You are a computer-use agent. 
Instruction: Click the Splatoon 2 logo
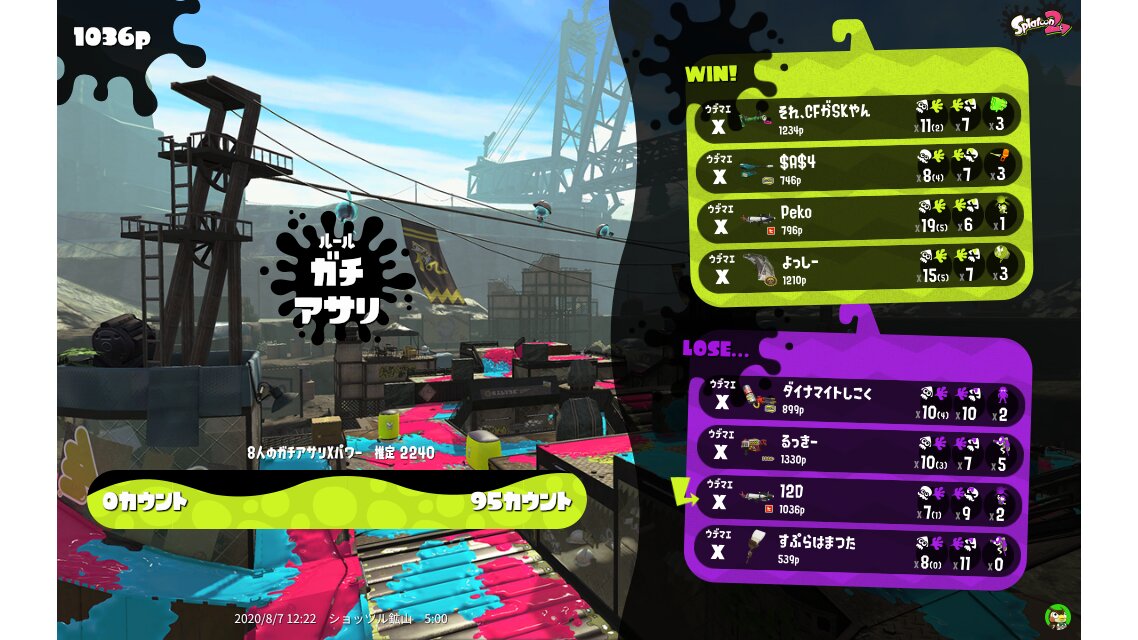click(x=1040, y=23)
